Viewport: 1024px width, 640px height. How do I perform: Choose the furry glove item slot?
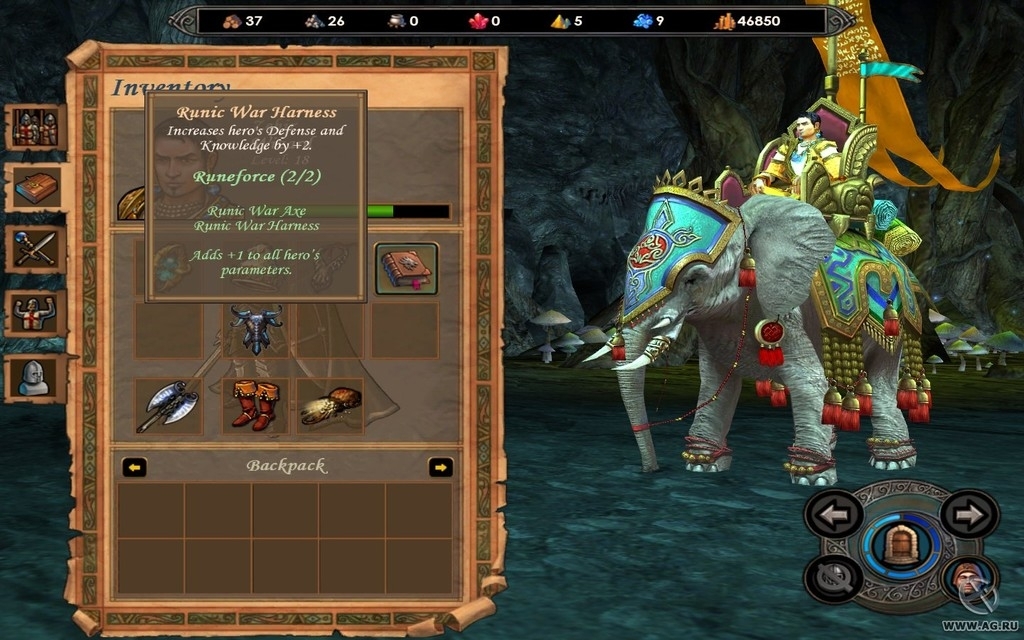(x=331, y=405)
